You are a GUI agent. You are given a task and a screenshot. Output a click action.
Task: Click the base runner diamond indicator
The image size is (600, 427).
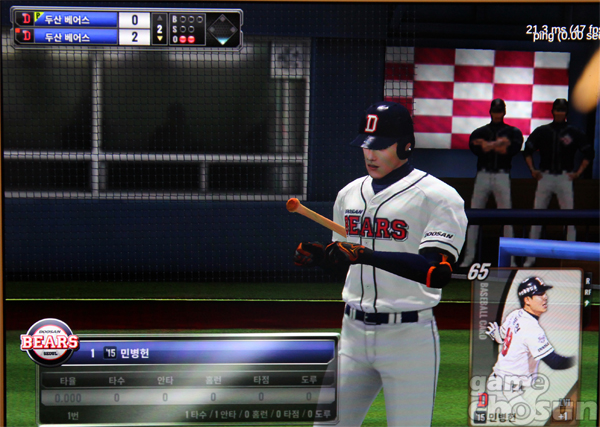point(221,28)
